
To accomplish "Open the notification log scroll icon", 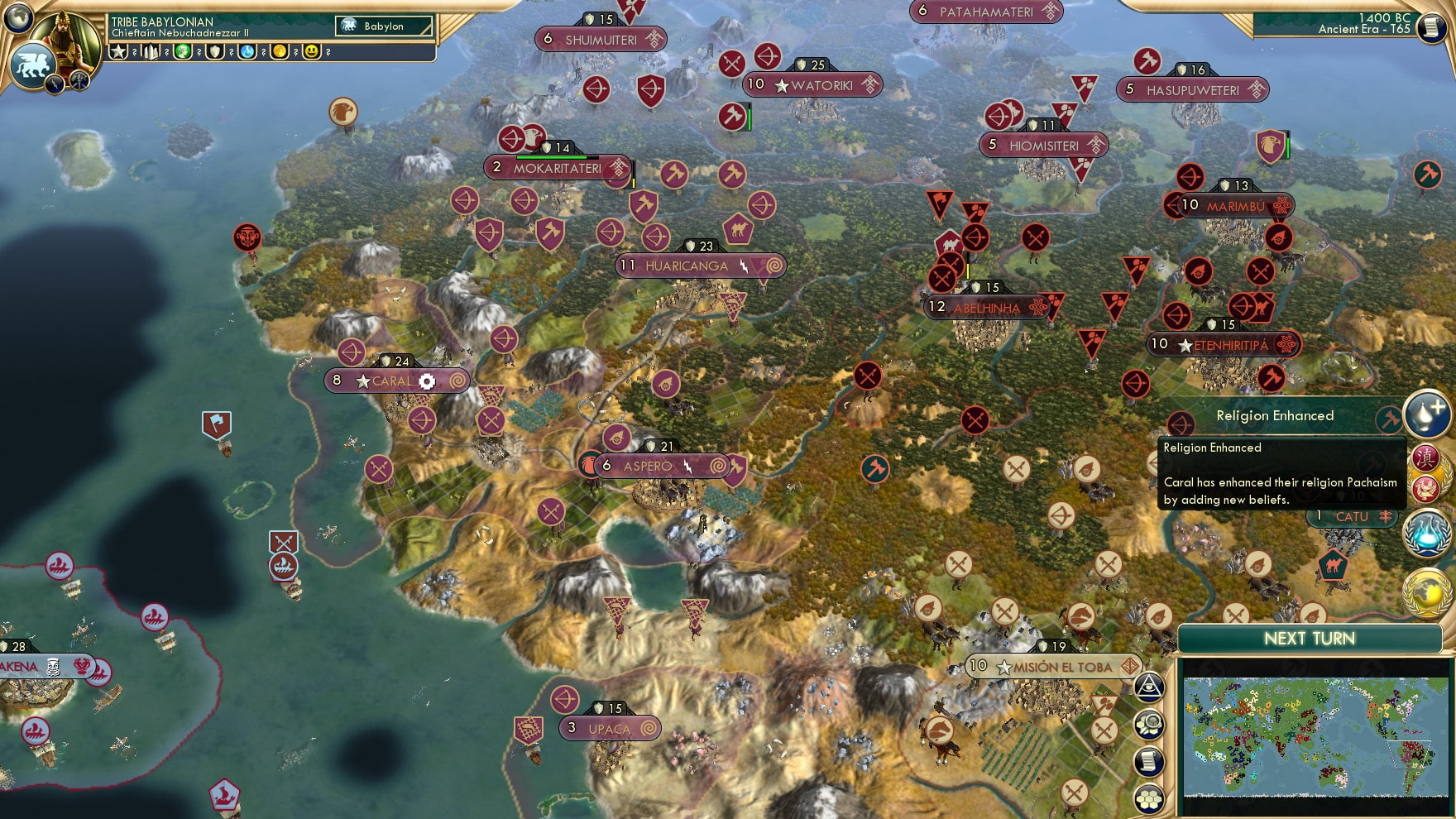I will pos(1149,761).
